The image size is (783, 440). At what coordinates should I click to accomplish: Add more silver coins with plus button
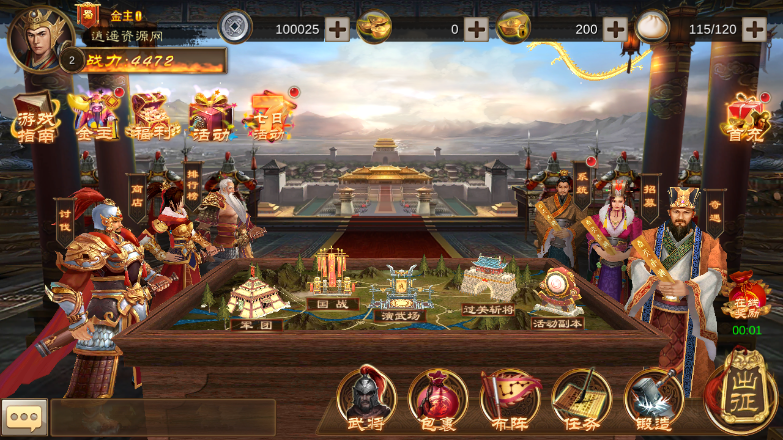(x=337, y=29)
